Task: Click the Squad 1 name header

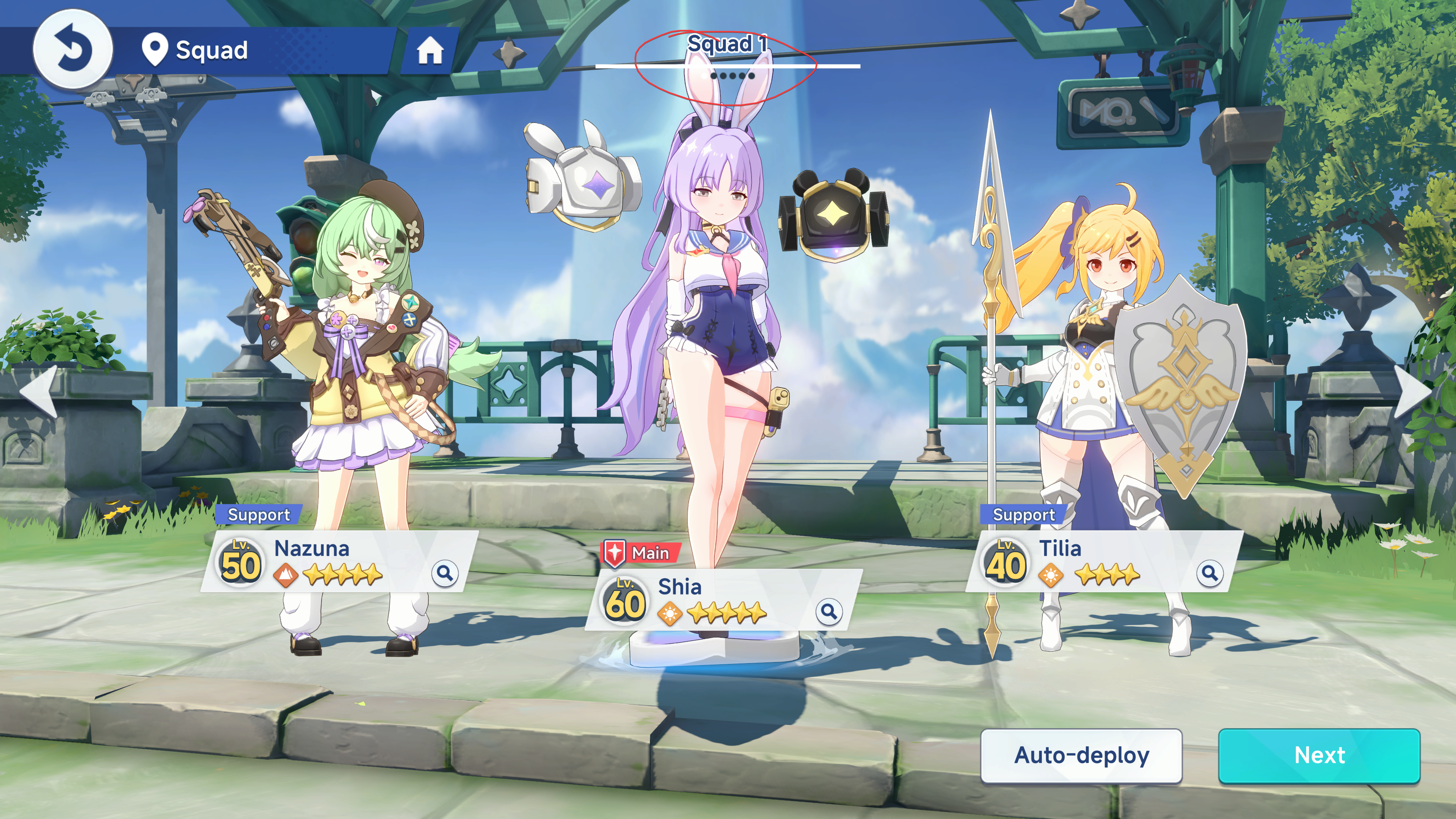Action: click(727, 44)
